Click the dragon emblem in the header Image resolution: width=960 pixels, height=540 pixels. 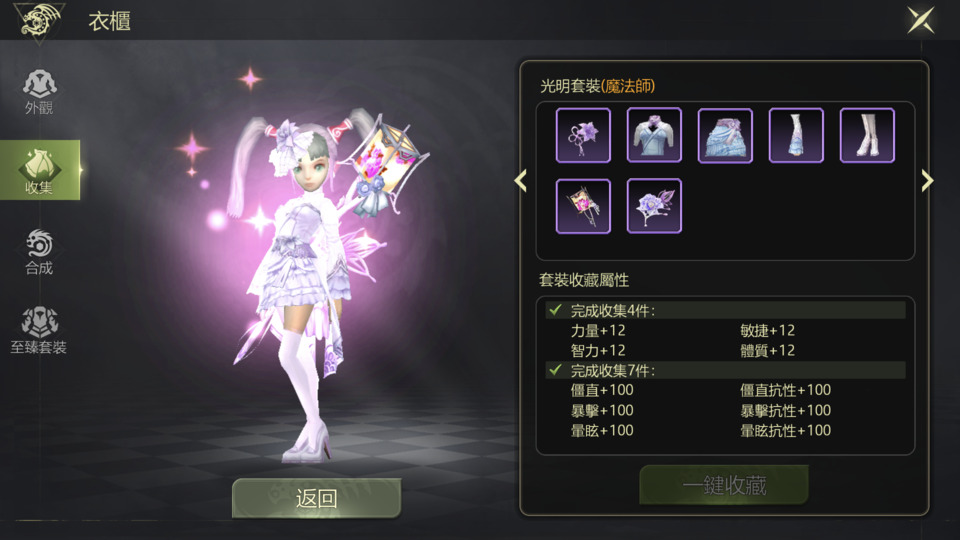[x=40, y=20]
